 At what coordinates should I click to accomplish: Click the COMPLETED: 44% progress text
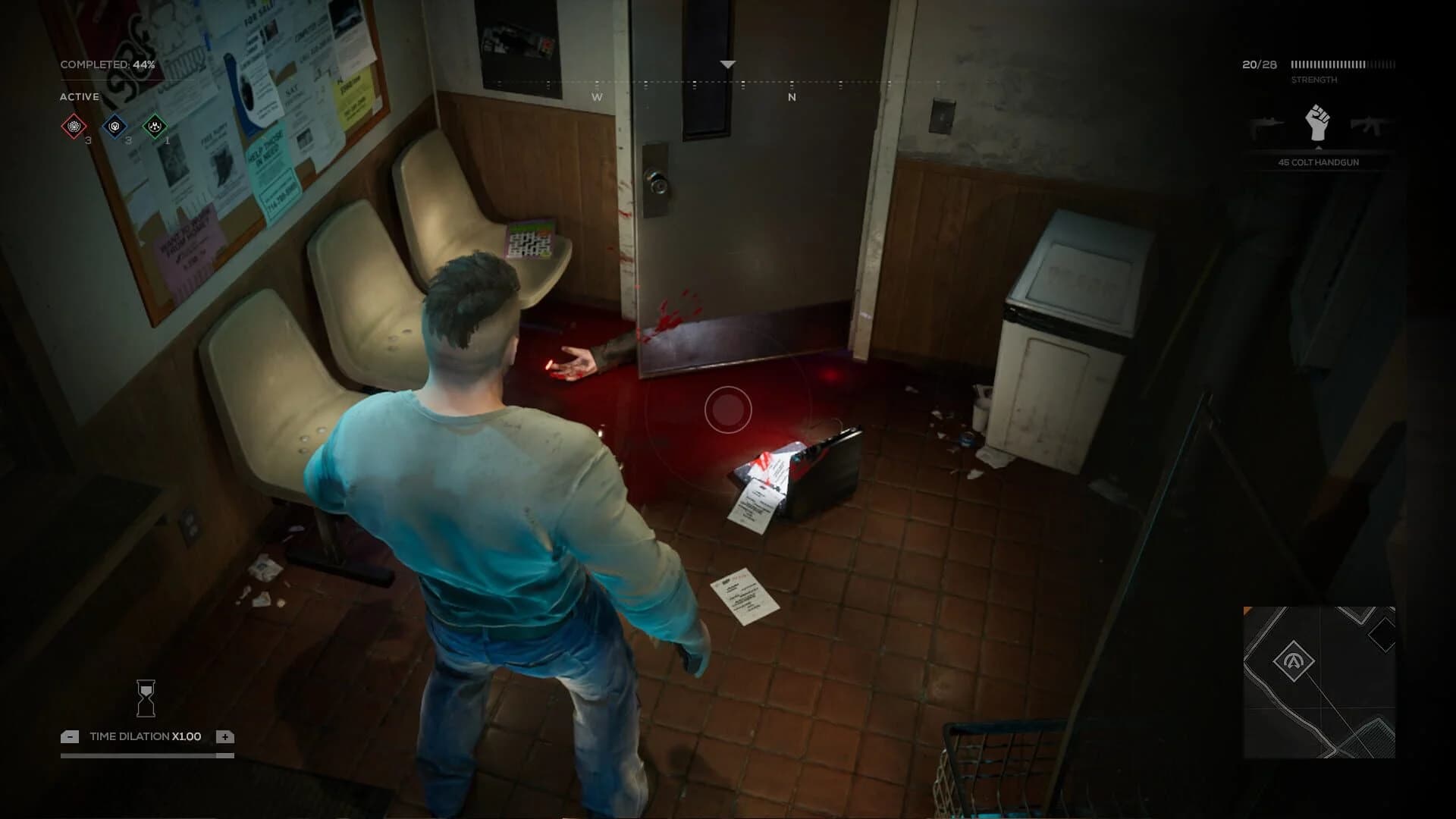point(108,65)
